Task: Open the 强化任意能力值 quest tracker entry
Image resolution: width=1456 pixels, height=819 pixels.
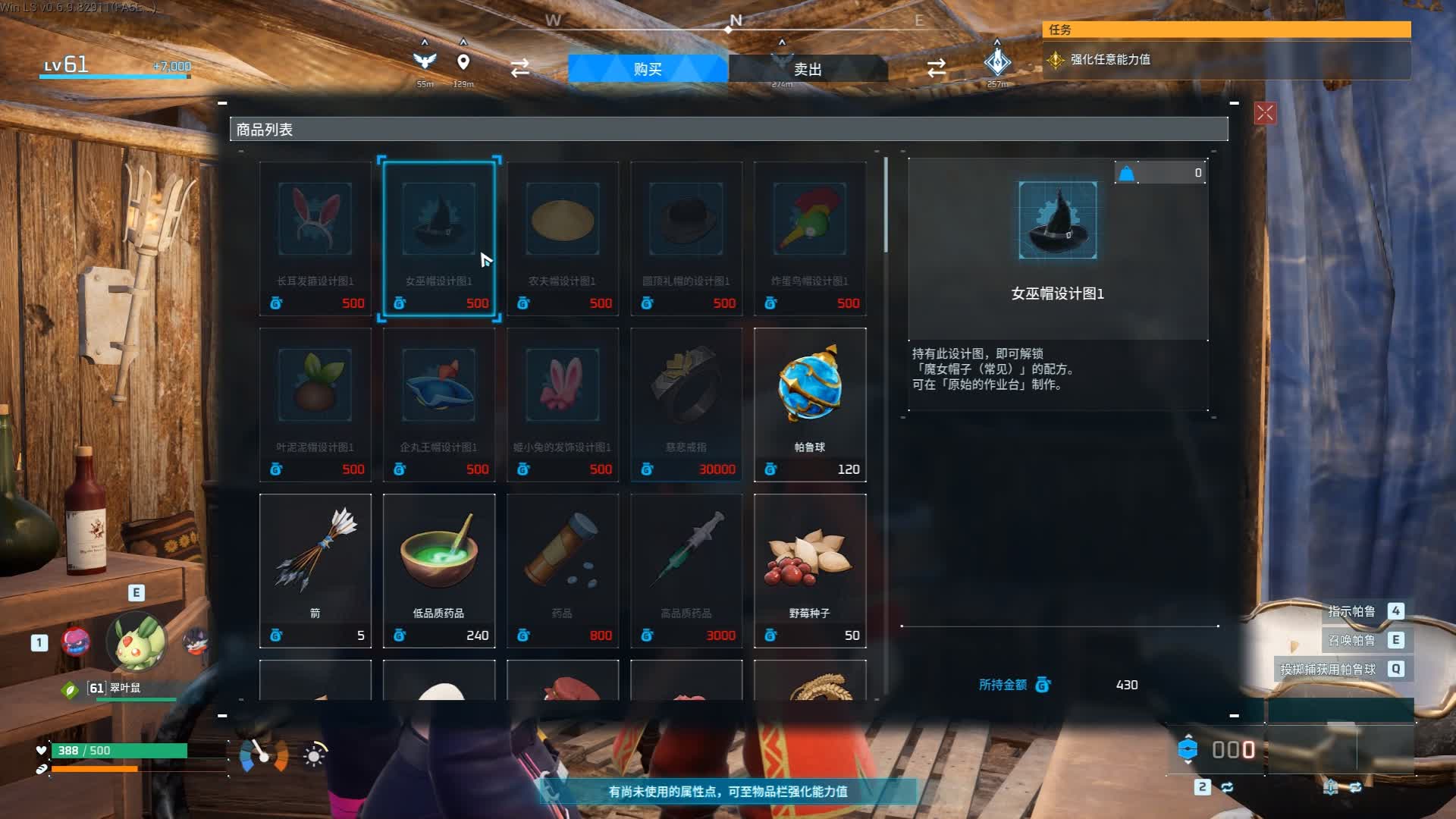Action: click(x=1109, y=59)
